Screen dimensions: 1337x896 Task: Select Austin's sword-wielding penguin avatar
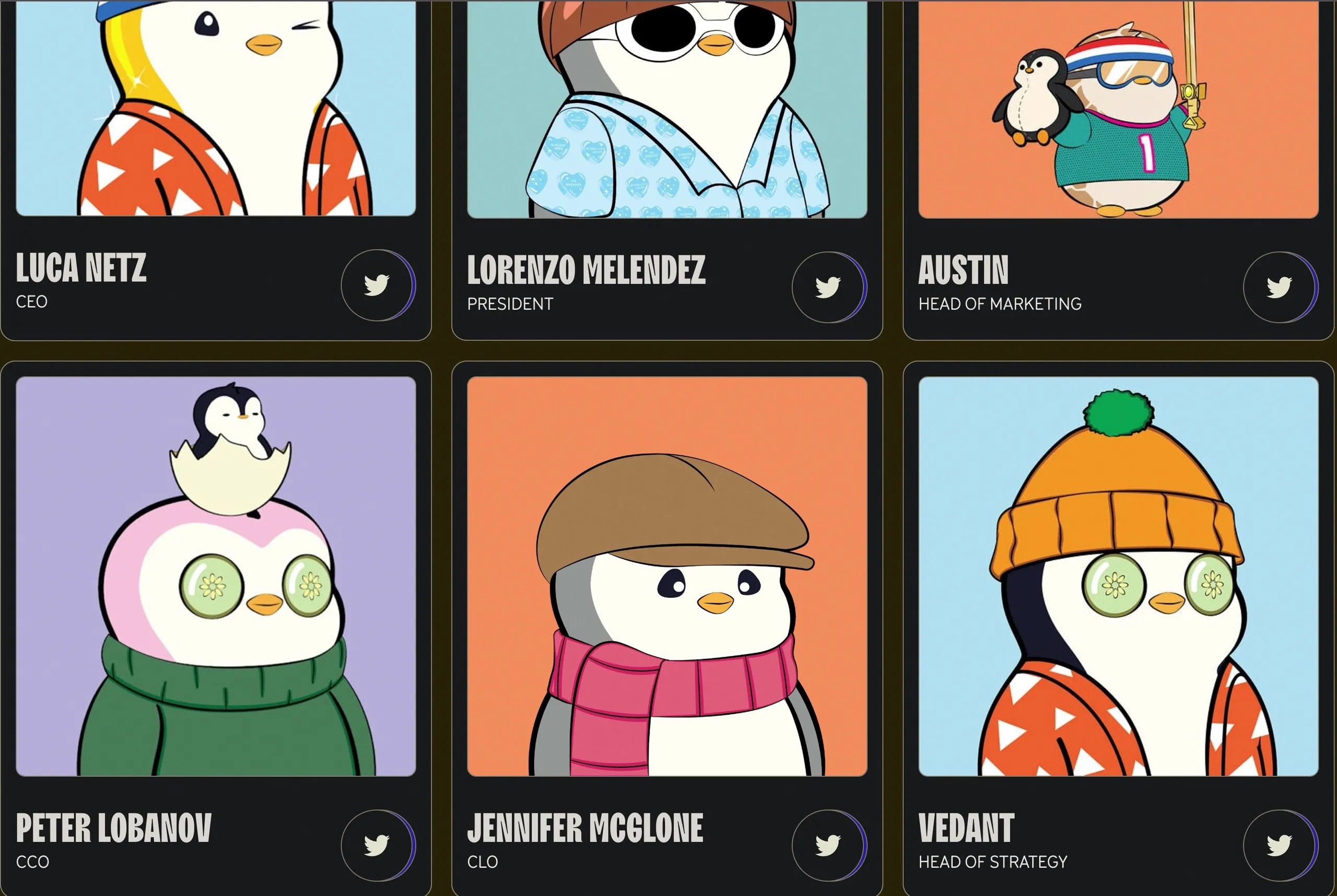1120,109
